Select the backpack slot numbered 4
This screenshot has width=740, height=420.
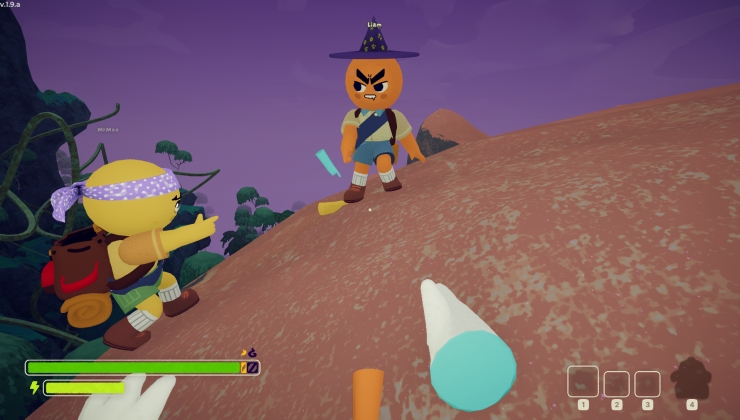[x=691, y=379]
